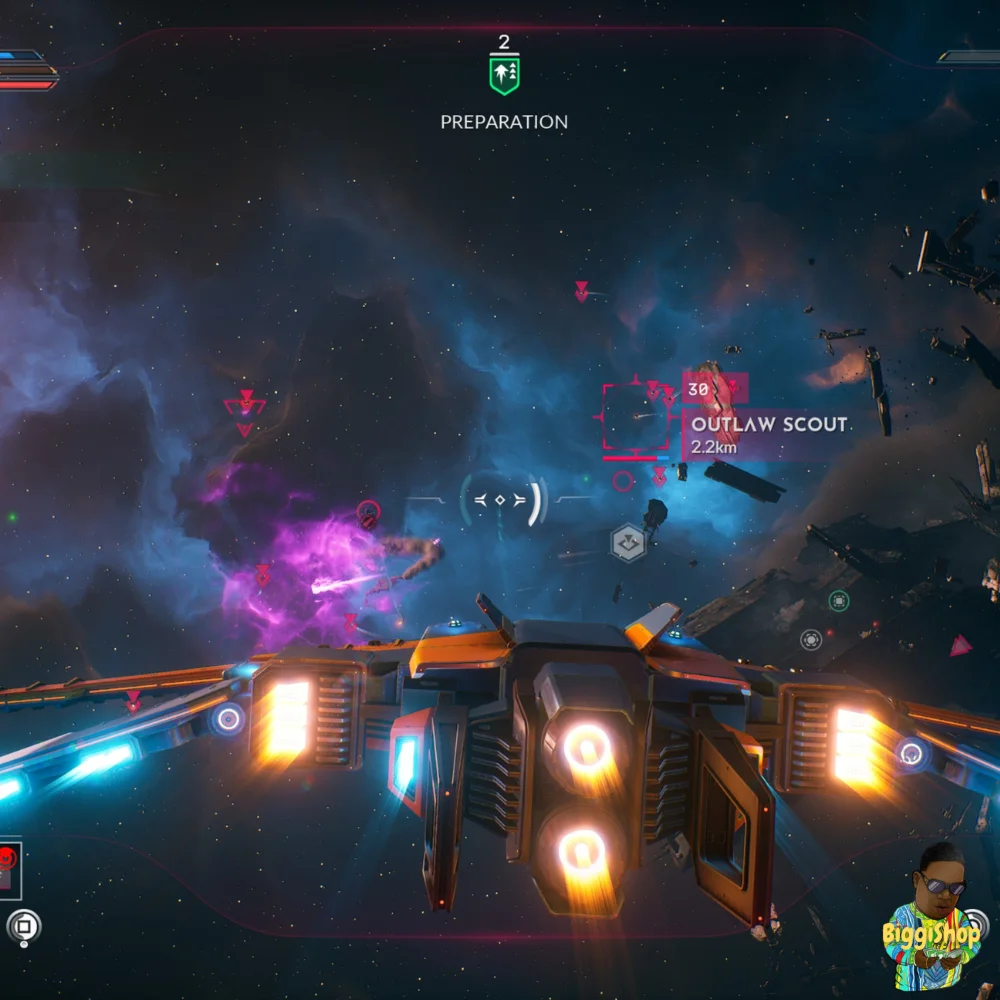Click the red skull icon panel
1000x1000 pixels.
tap(9, 867)
